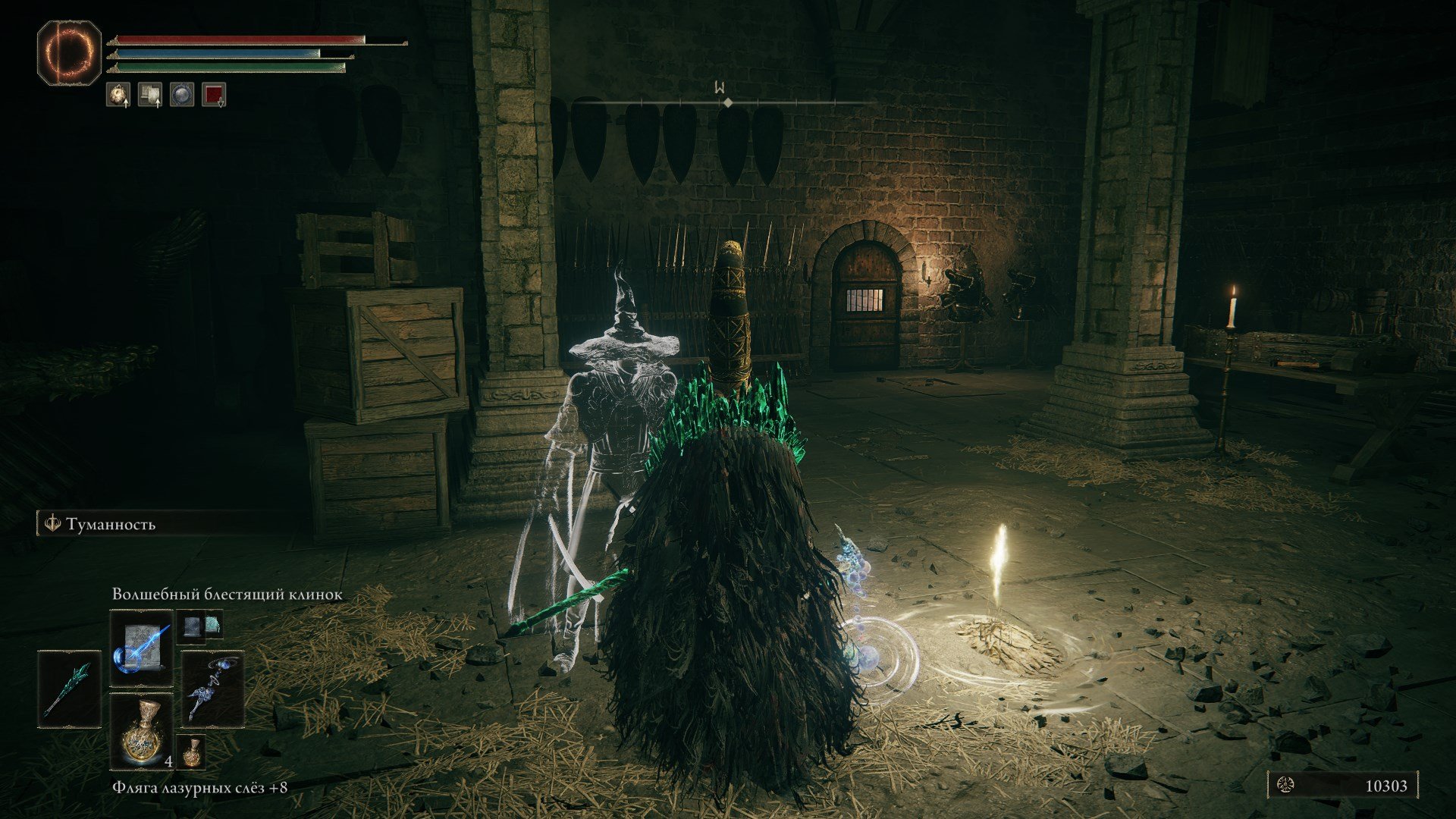Click the small next-spell scroll icons
Viewport: 1456px width, 819px height.
coord(200,625)
